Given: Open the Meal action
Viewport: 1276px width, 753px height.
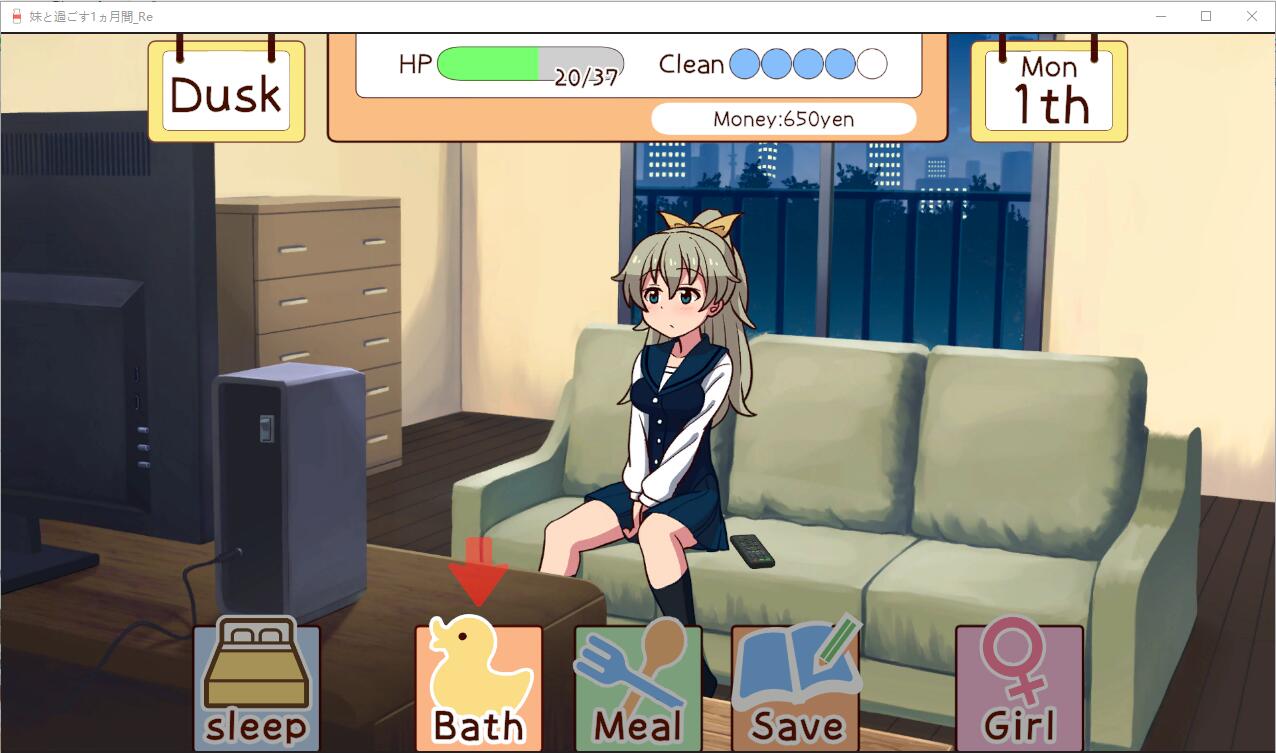Looking at the screenshot, I should click(x=637, y=686).
